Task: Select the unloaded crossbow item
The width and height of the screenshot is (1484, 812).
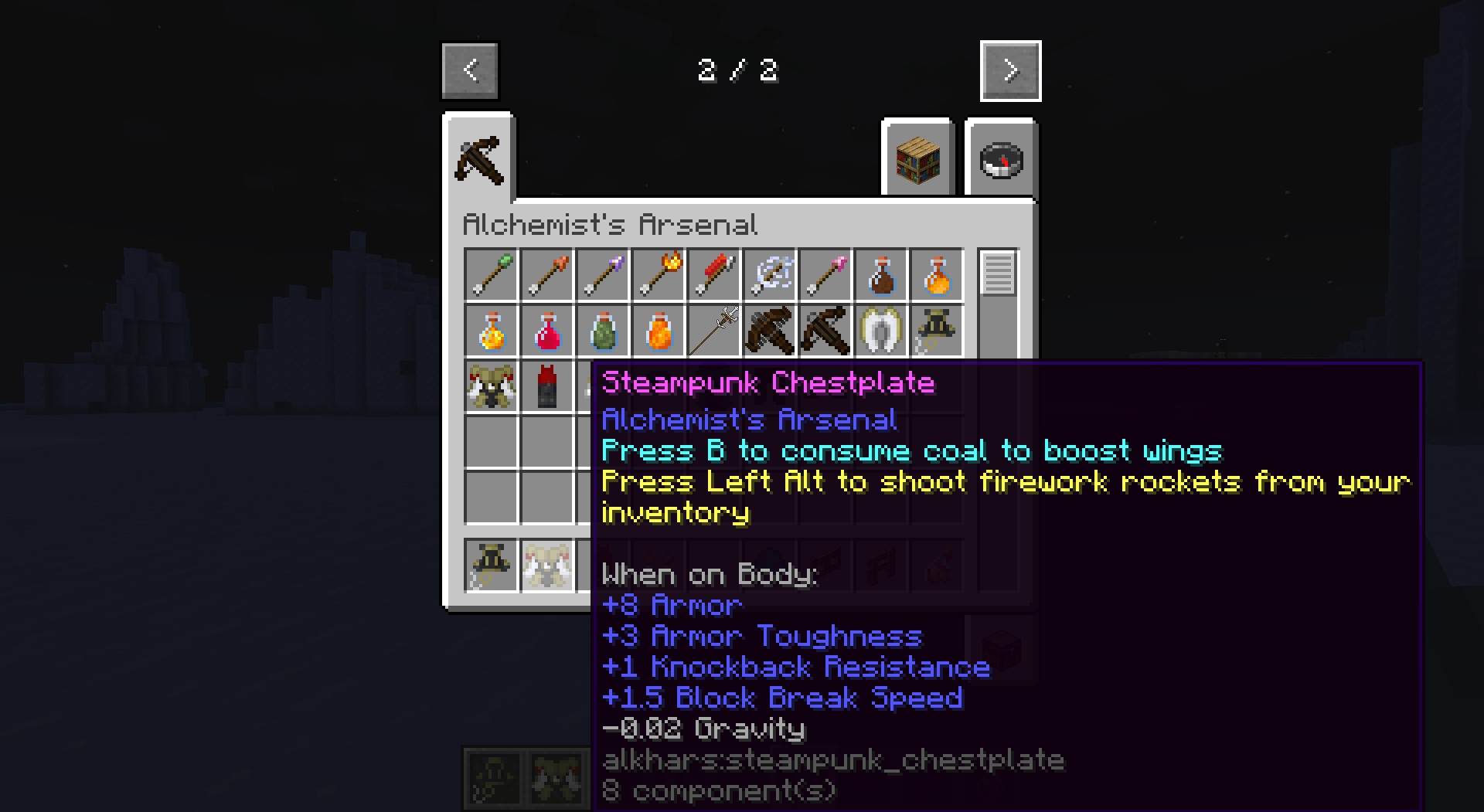Action: tap(825, 331)
